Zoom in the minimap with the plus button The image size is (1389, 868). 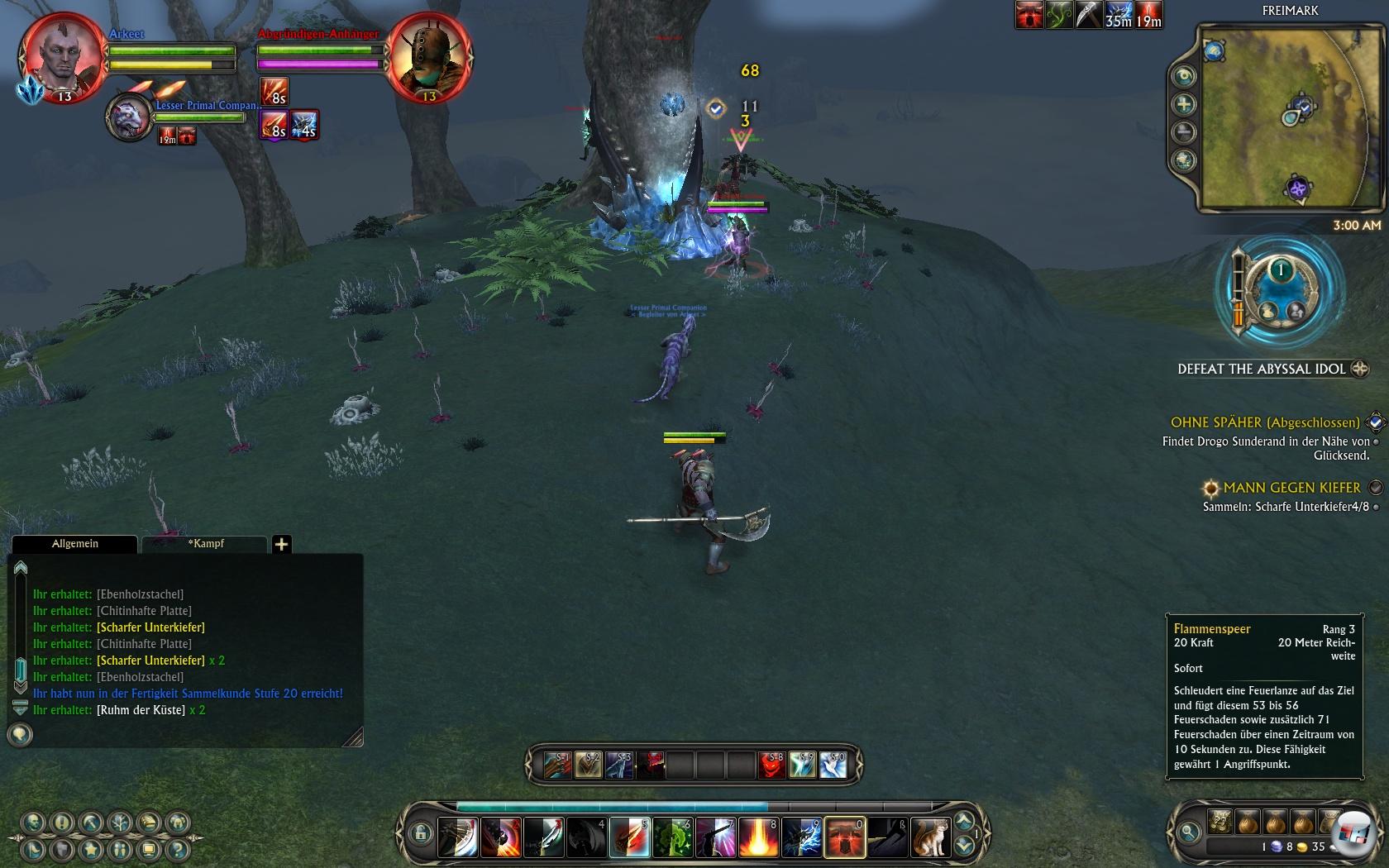pyautogui.click(x=1184, y=104)
